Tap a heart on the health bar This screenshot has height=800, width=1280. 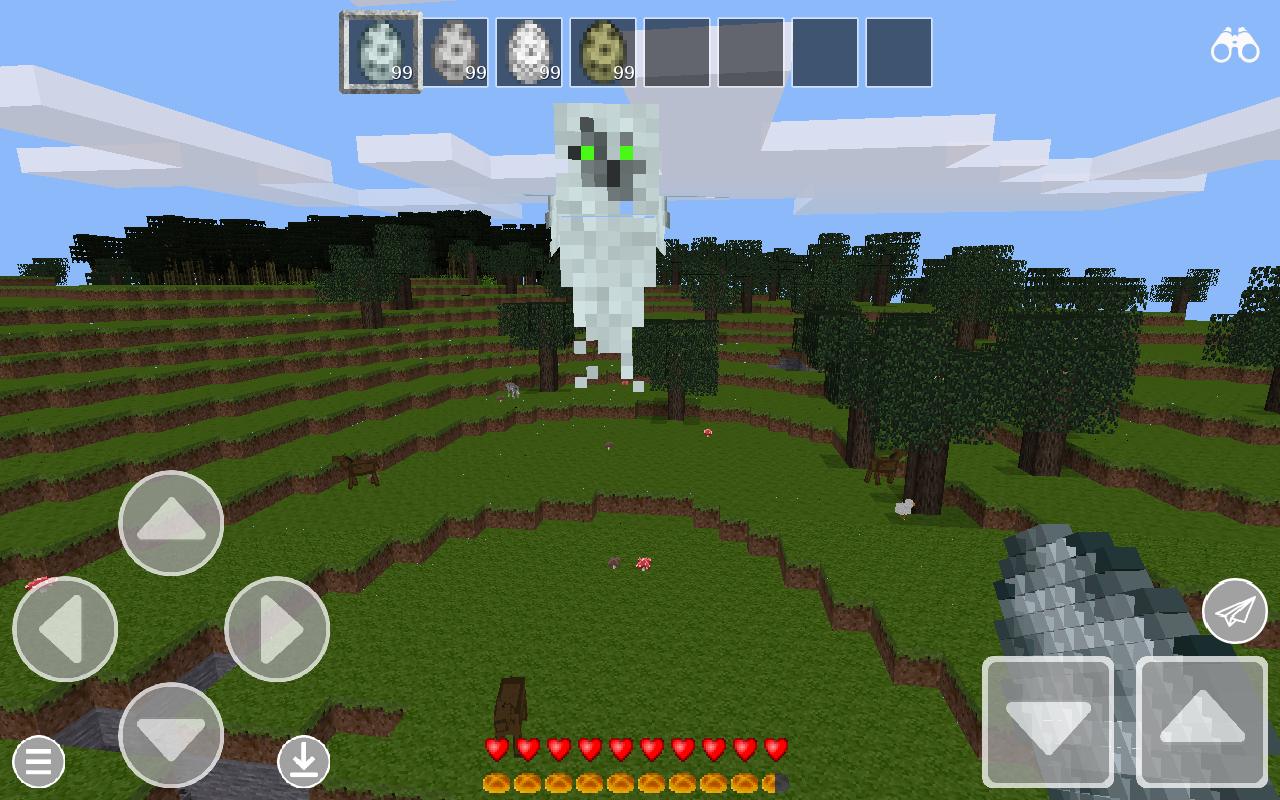[495, 747]
